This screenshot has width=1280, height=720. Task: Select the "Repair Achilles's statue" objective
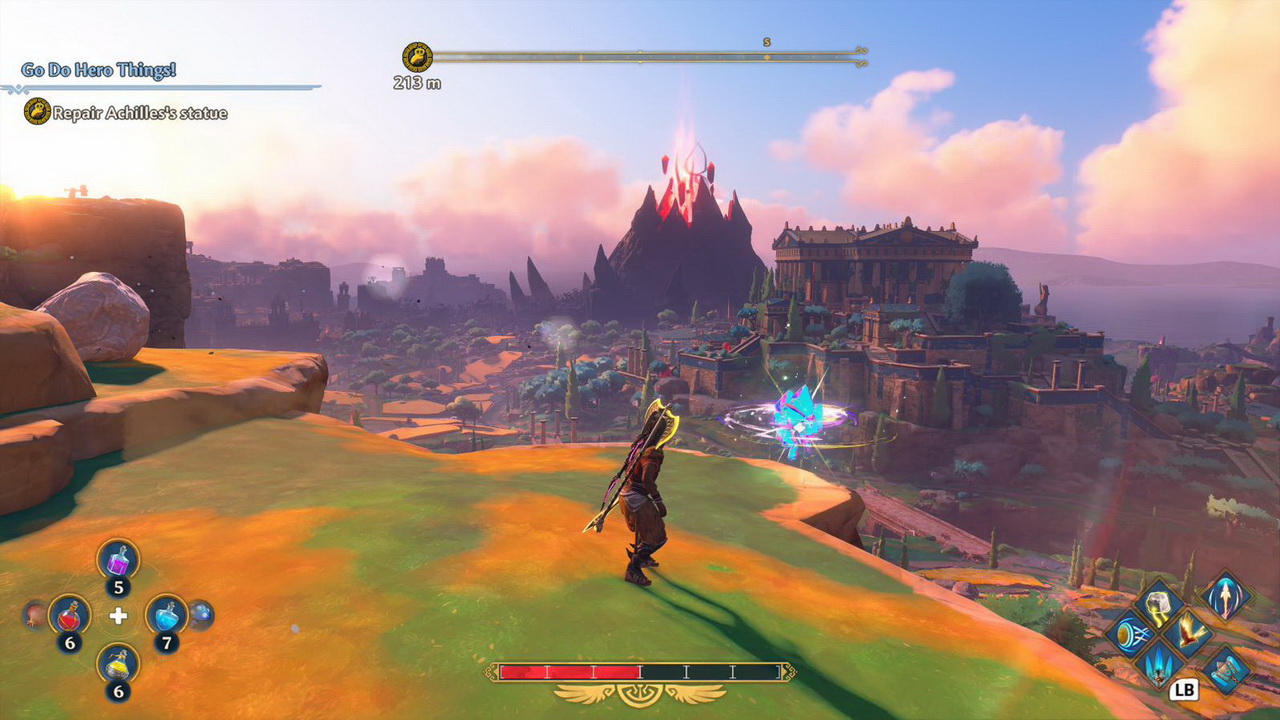(x=140, y=114)
